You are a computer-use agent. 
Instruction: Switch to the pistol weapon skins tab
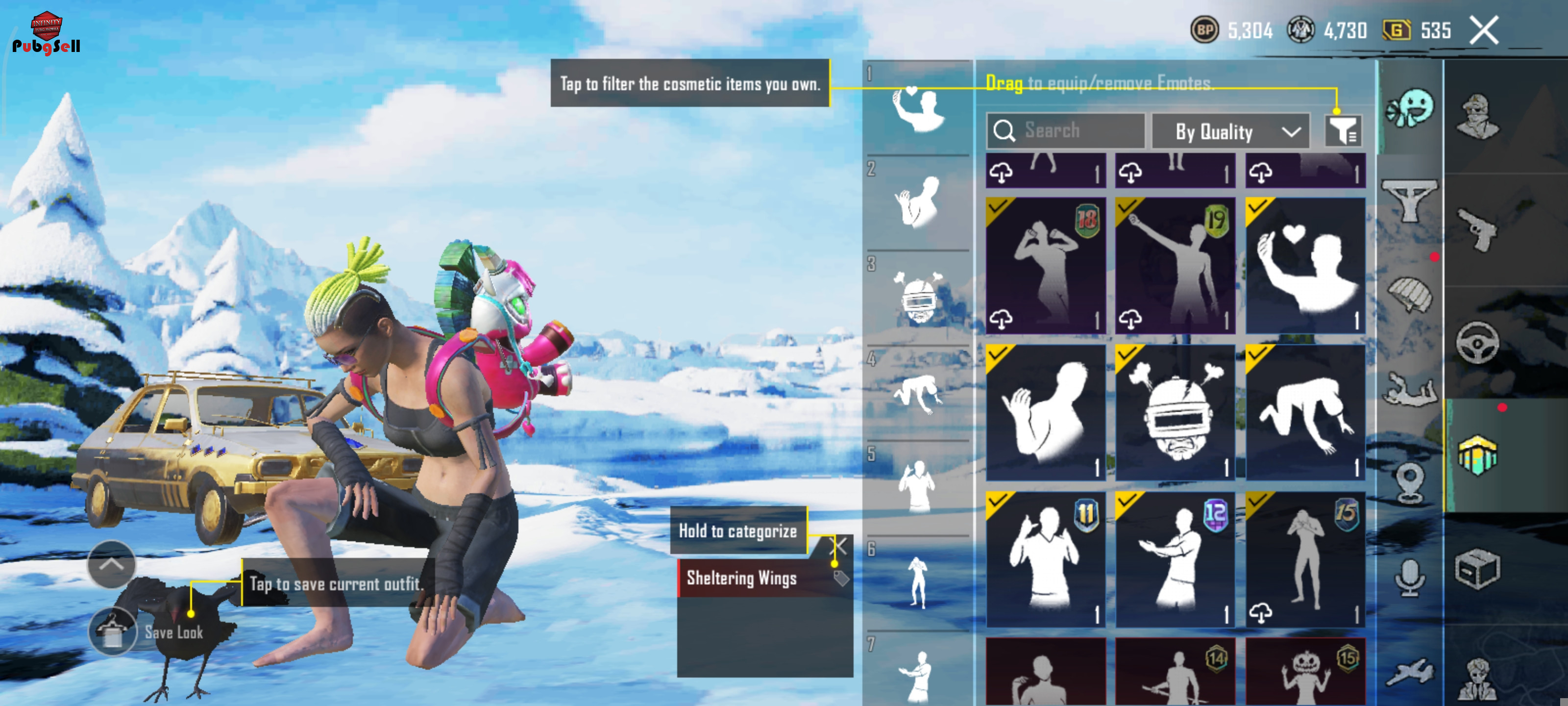tap(1477, 229)
